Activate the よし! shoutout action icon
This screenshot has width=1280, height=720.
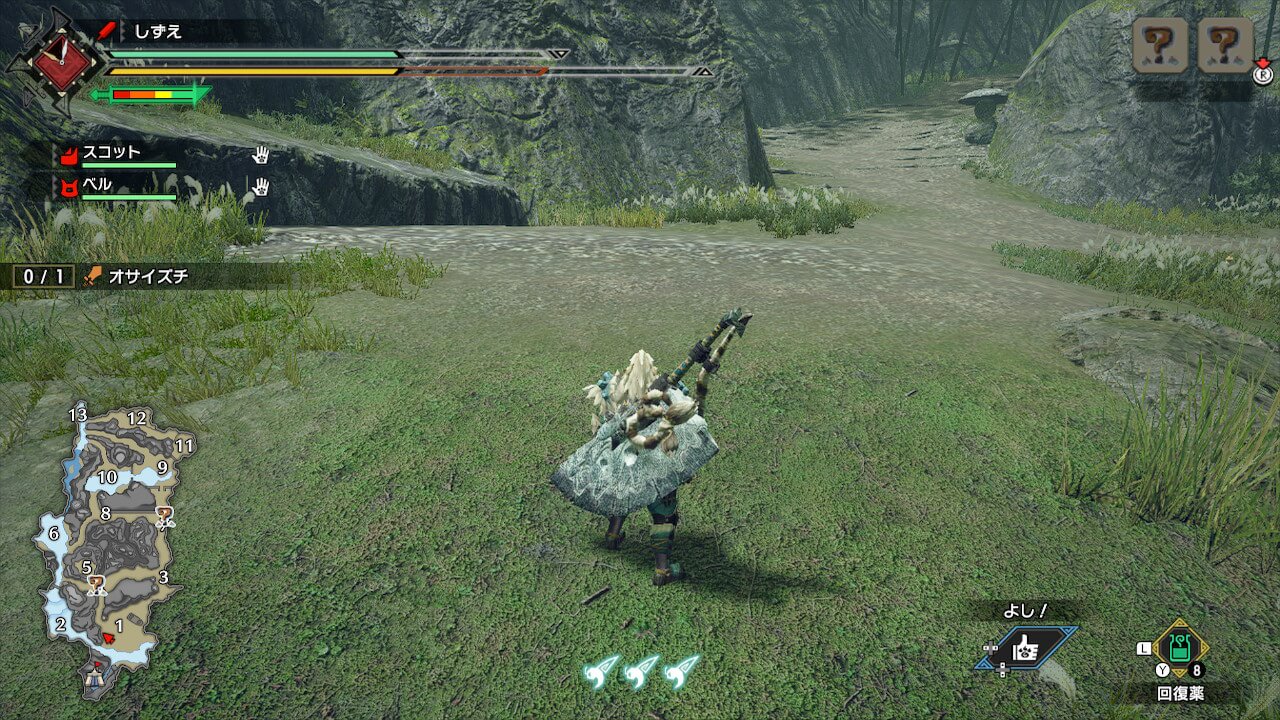(1026, 648)
